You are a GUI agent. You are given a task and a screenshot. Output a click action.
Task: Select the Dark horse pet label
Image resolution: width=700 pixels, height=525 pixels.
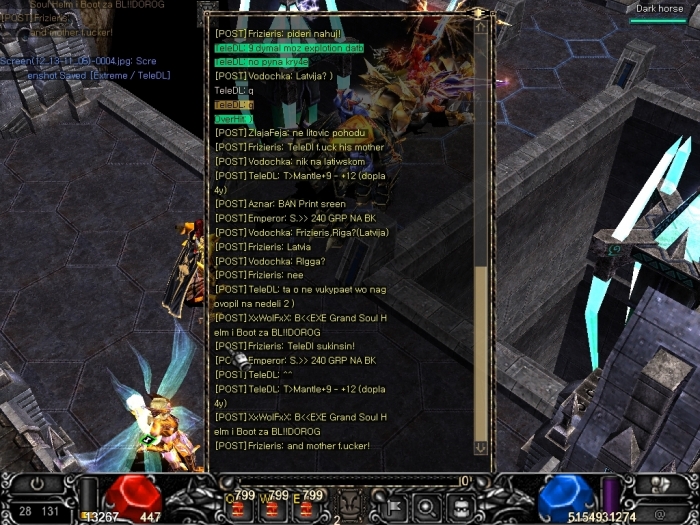pos(660,9)
